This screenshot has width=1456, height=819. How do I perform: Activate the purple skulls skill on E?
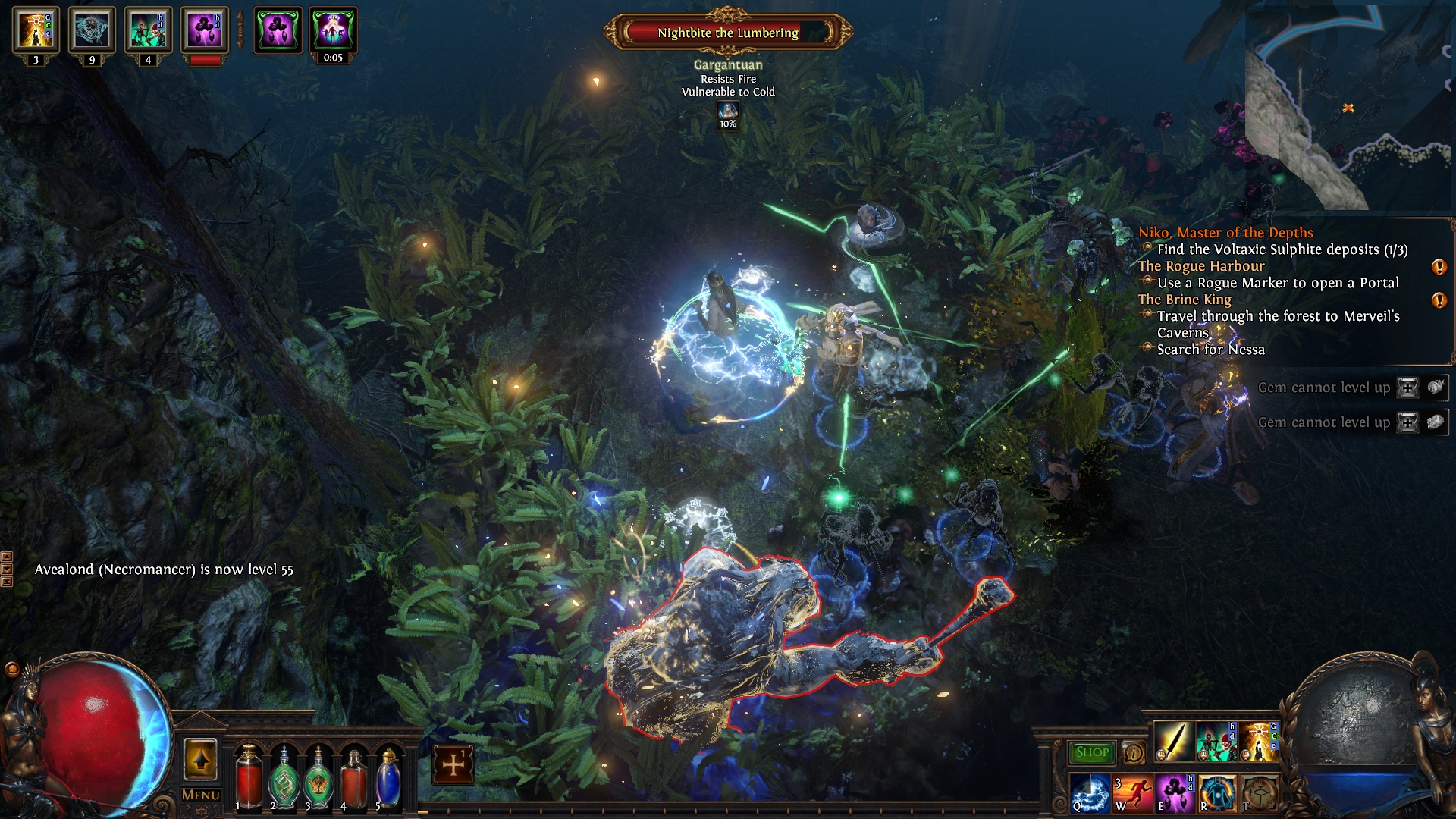pos(1175,792)
